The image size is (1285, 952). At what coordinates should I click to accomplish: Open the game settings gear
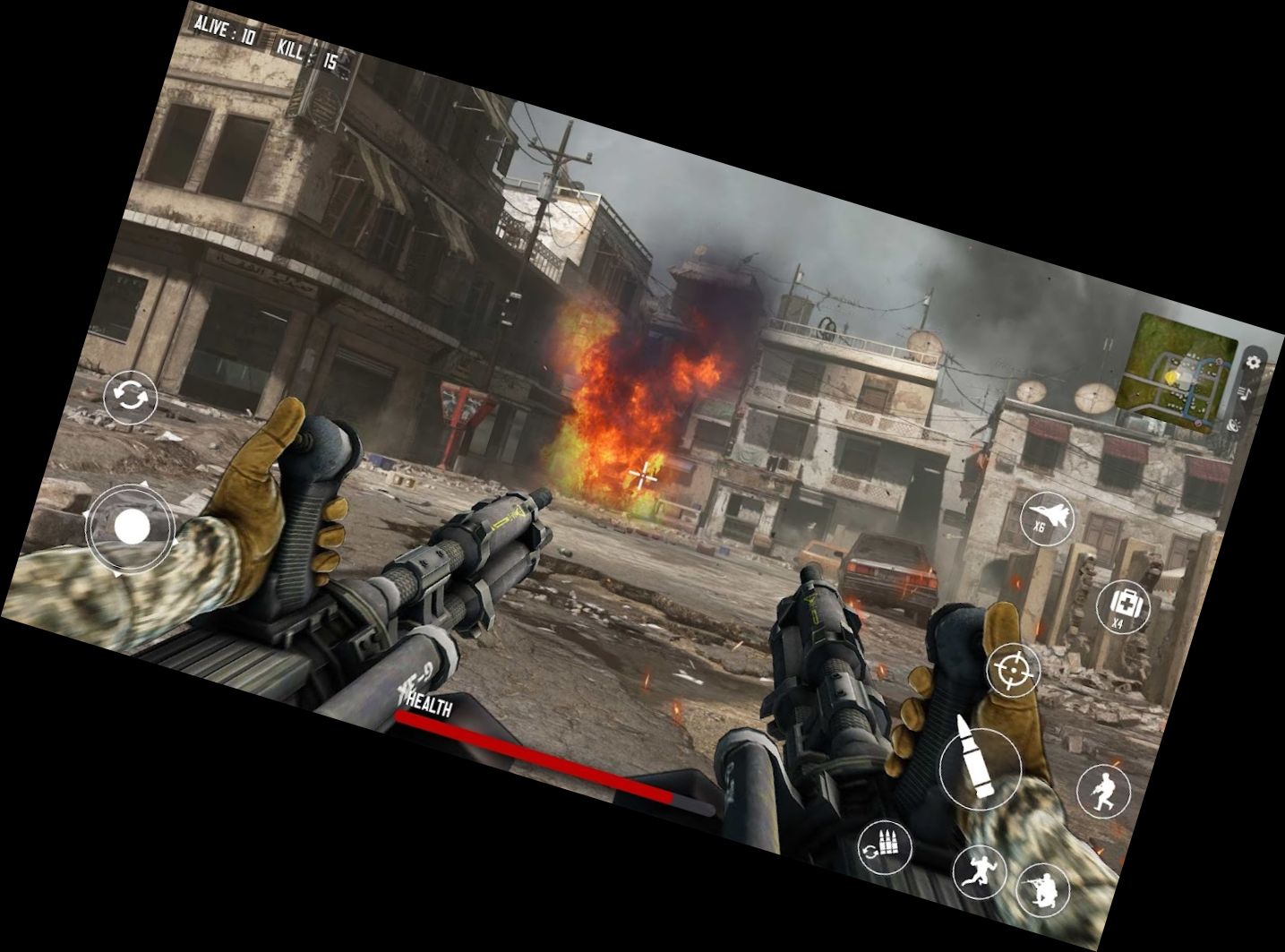(x=1254, y=362)
